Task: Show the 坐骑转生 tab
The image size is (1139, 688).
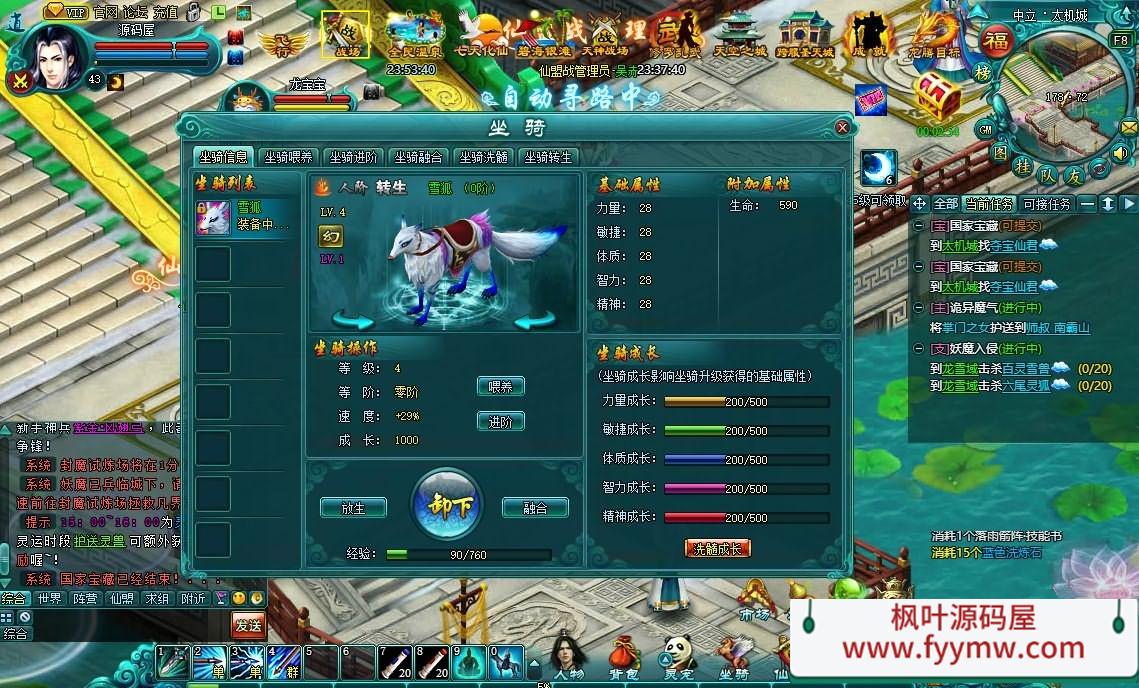Action: click(548, 157)
